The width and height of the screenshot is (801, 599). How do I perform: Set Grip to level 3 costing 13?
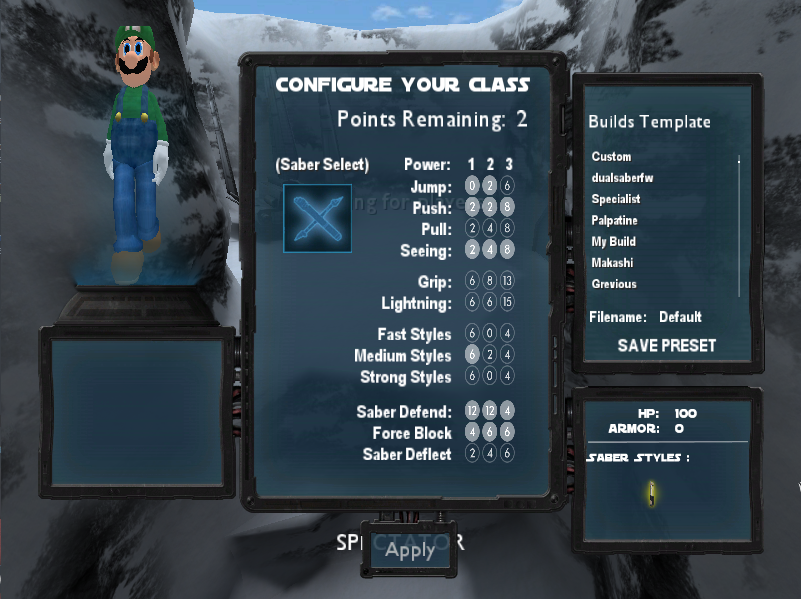point(508,282)
